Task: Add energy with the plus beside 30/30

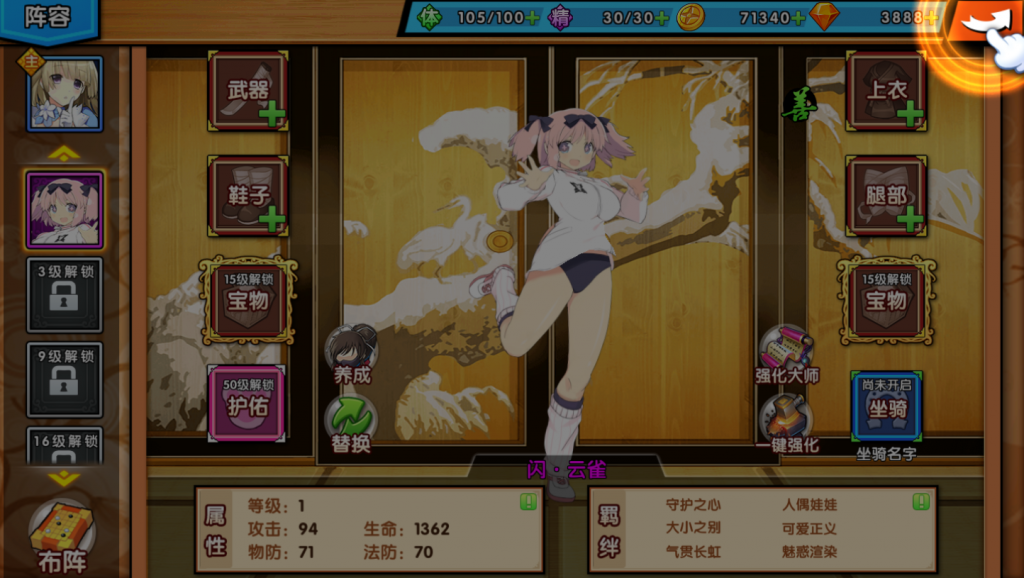Action: 661,17
